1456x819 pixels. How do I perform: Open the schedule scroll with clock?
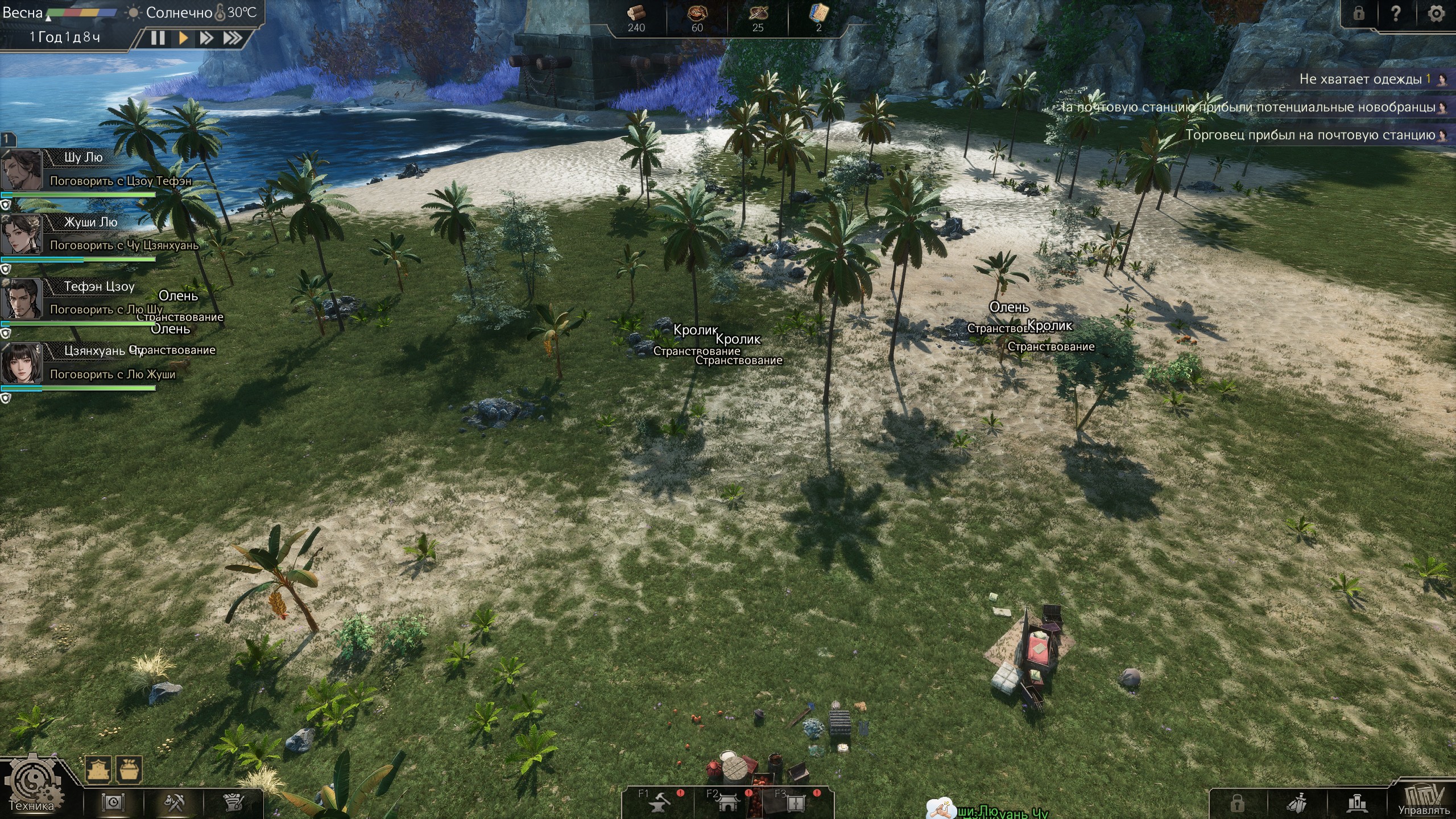(x=113, y=803)
